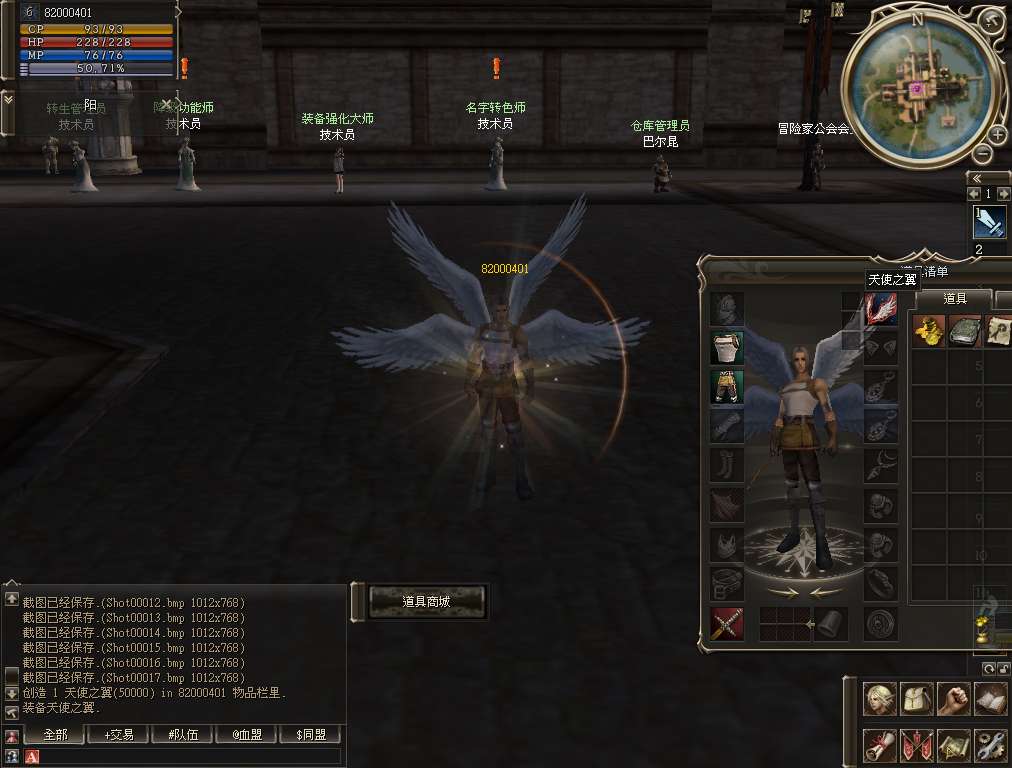Select the equipped white shirt armor slot
This screenshot has height=768, width=1012.
click(x=727, y=347)
